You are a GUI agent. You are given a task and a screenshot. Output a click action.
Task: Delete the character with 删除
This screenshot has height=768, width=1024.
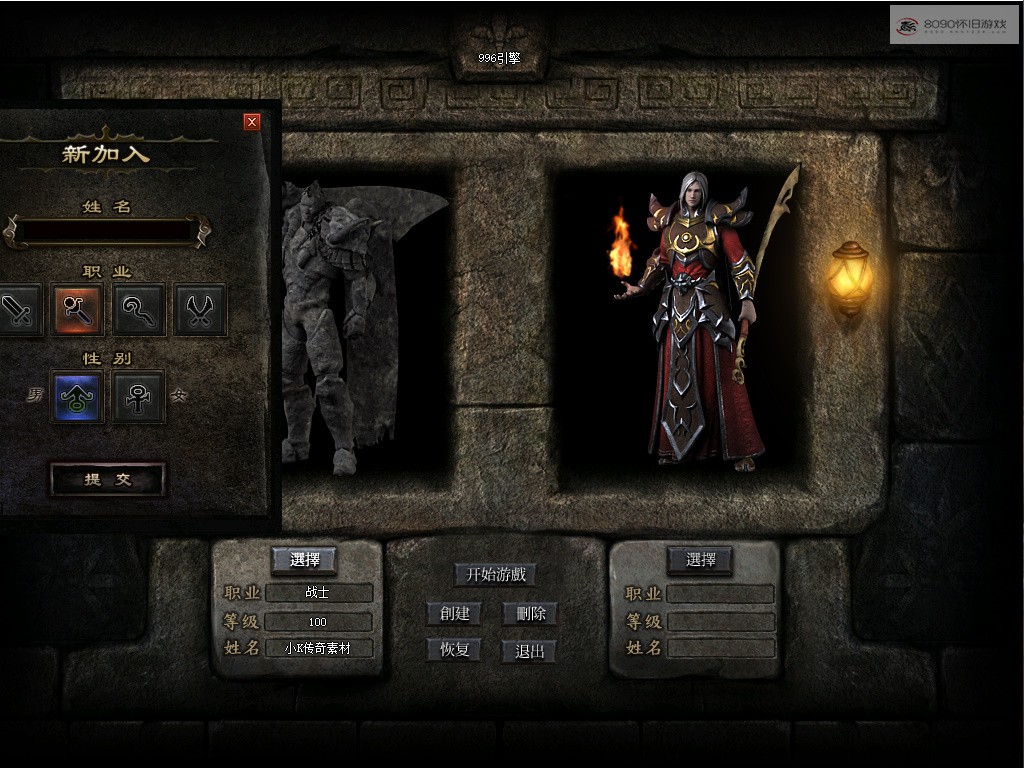[x=530, y=613]
